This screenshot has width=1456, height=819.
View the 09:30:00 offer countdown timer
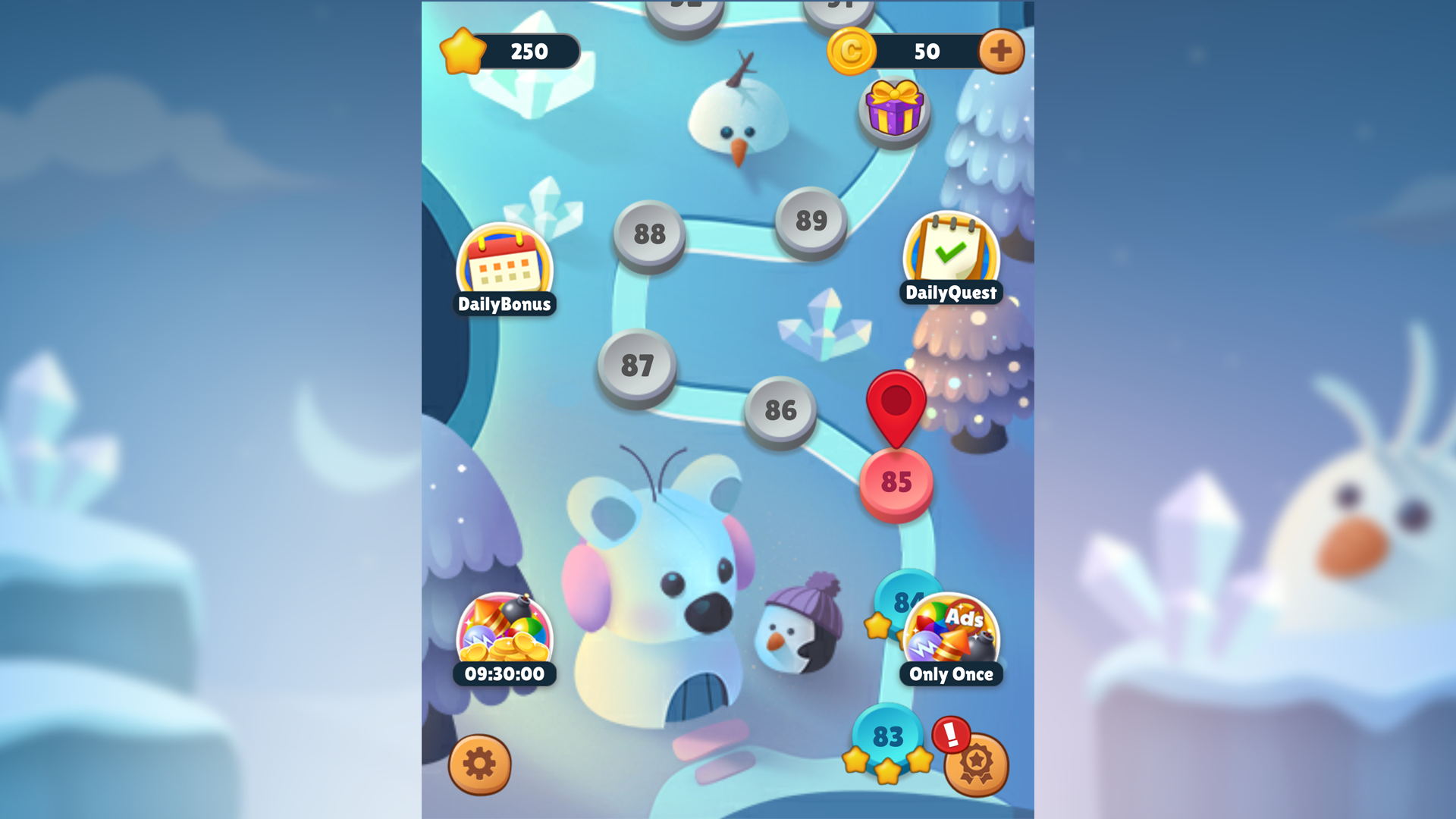503,672
